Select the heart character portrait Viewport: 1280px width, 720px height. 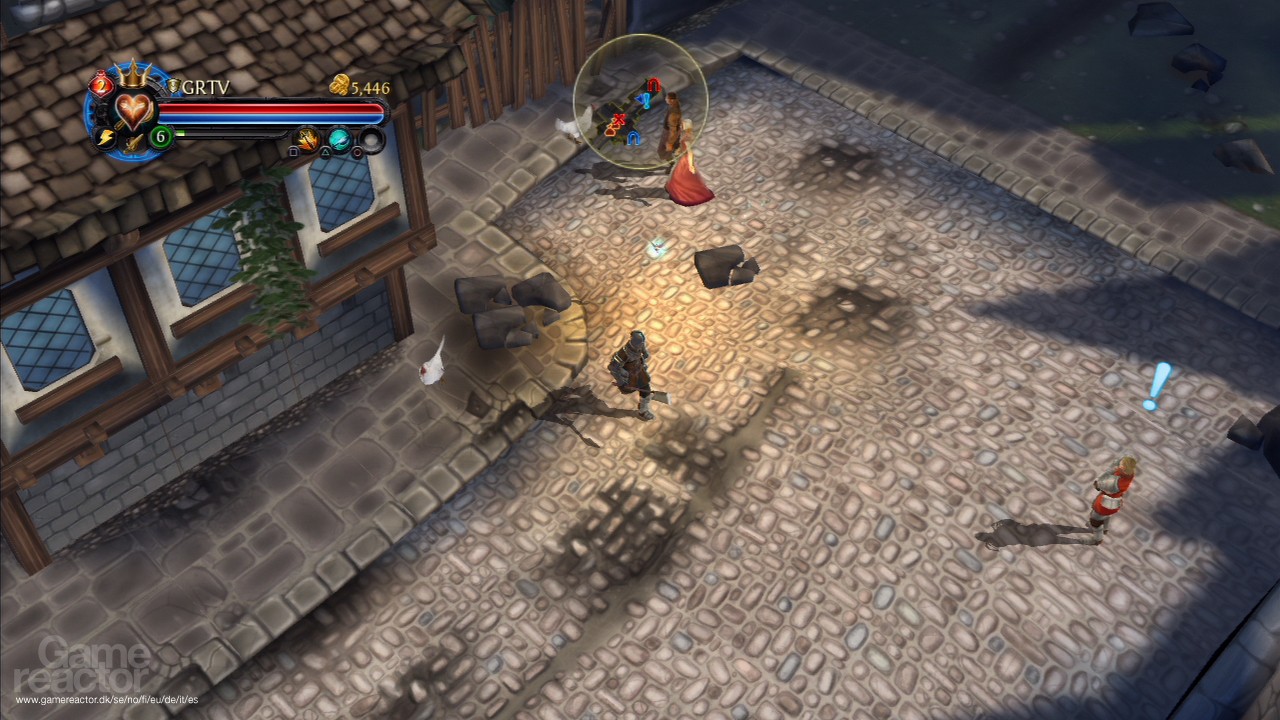point(133,108)
